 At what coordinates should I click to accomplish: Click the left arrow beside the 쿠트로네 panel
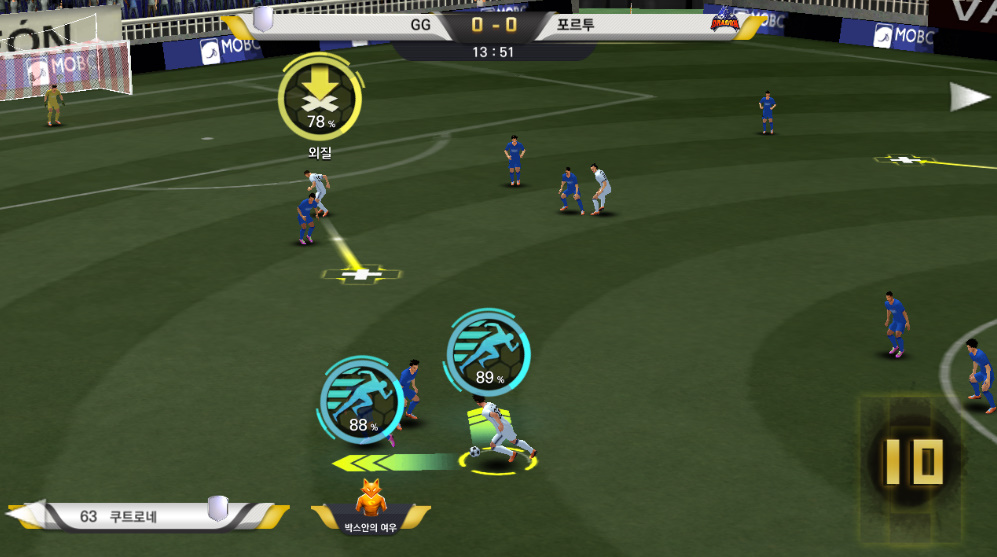coord(20,515)
